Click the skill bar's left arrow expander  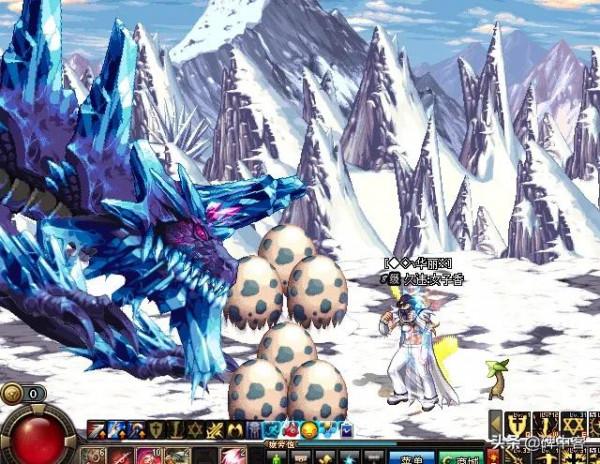coord(495,424)
